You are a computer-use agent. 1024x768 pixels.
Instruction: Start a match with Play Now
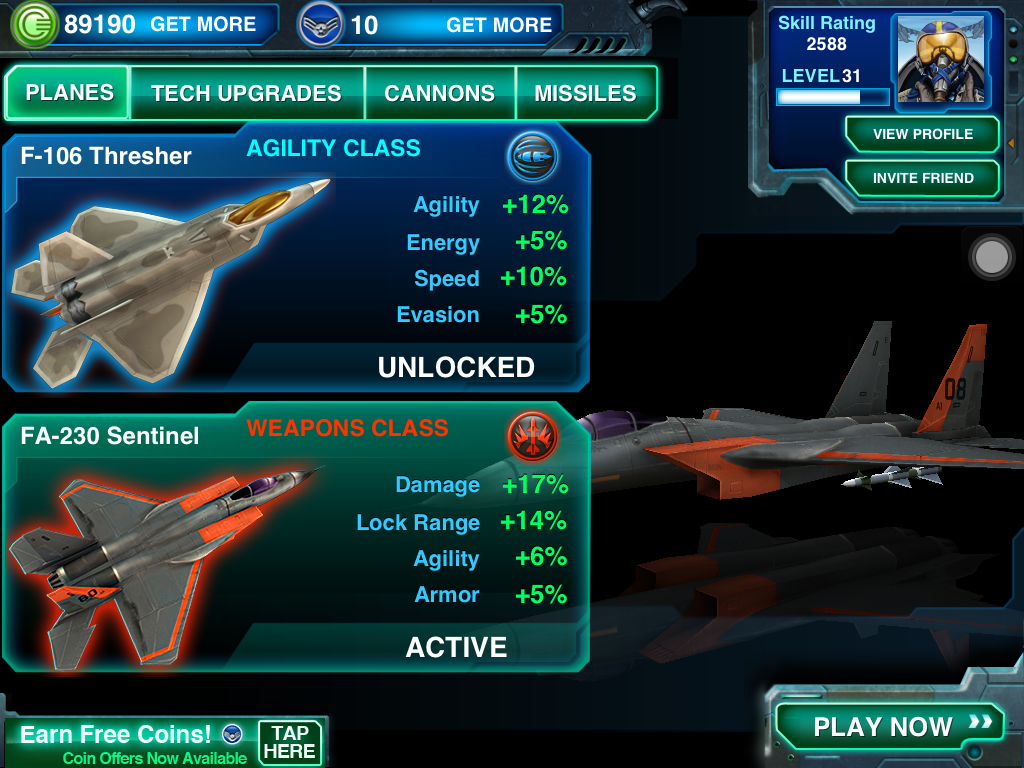pyautogui.click(x=889, y=726)
